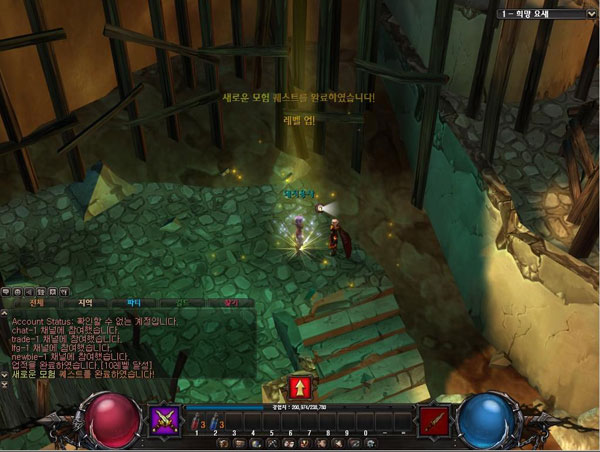Open the 길드 chat tab

click(x=182, y=301)
